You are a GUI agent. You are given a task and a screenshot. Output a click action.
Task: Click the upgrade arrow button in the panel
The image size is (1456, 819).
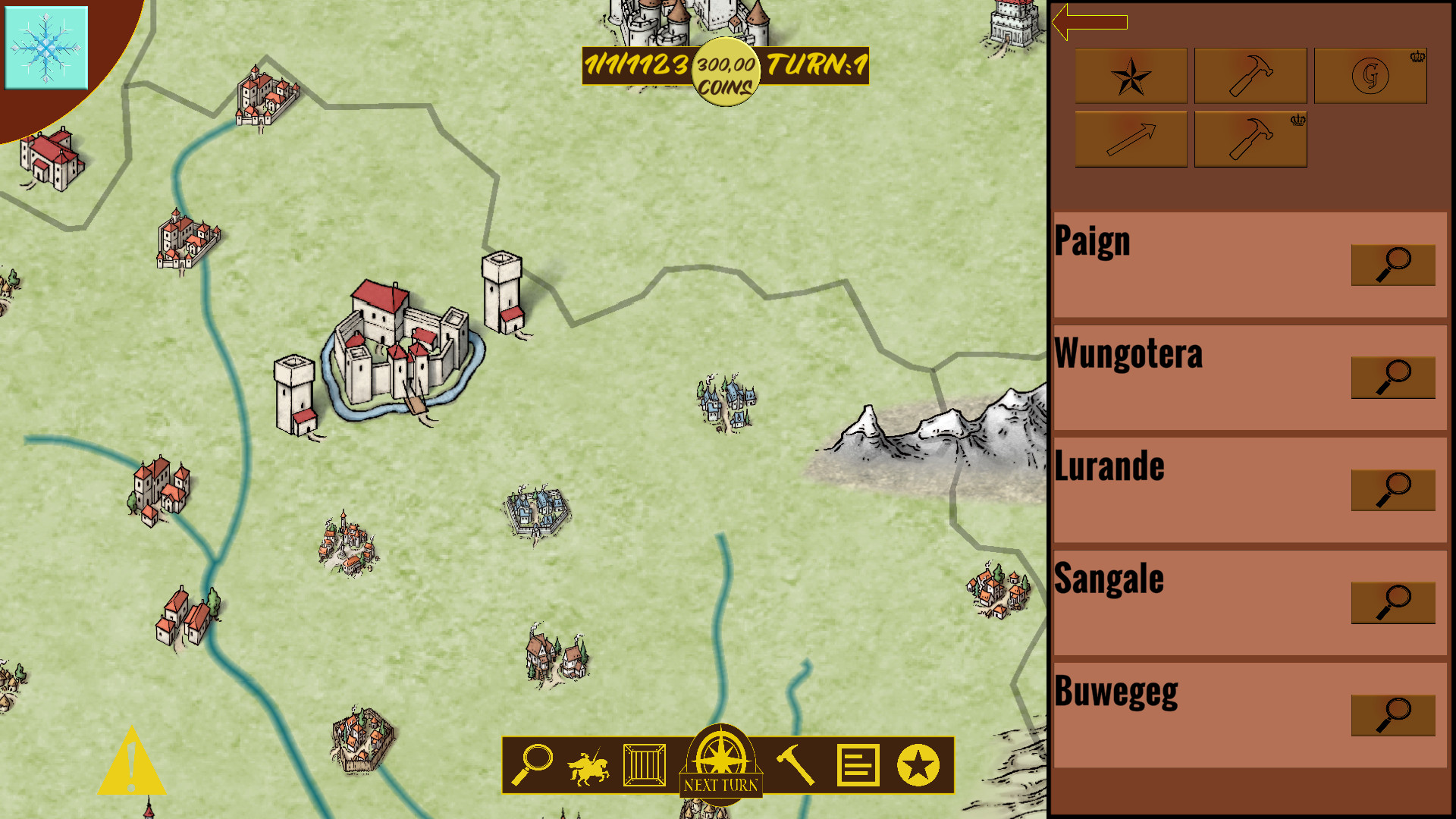coord(1130,139)
